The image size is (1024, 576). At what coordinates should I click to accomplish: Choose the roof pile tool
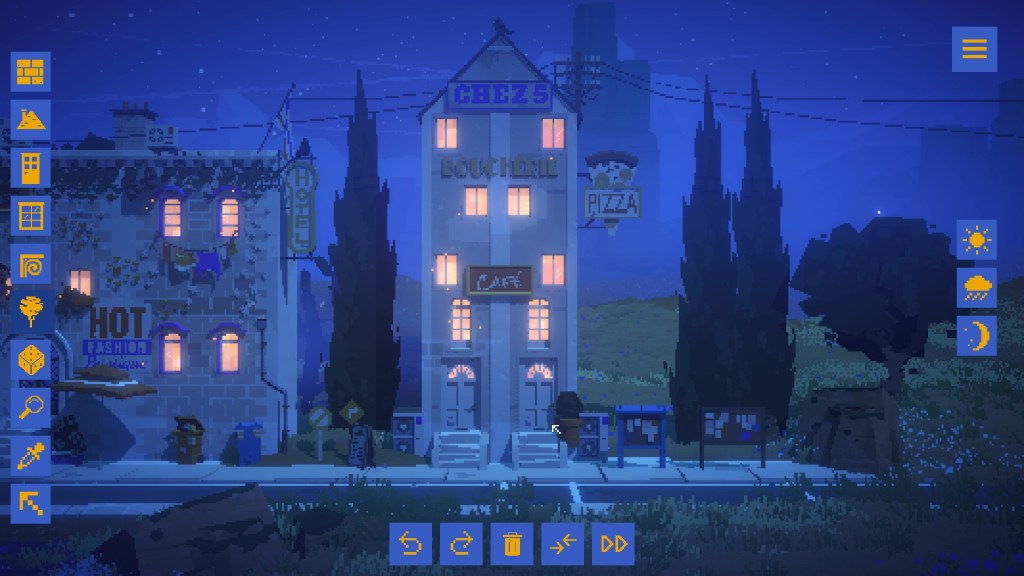point(32,120)
